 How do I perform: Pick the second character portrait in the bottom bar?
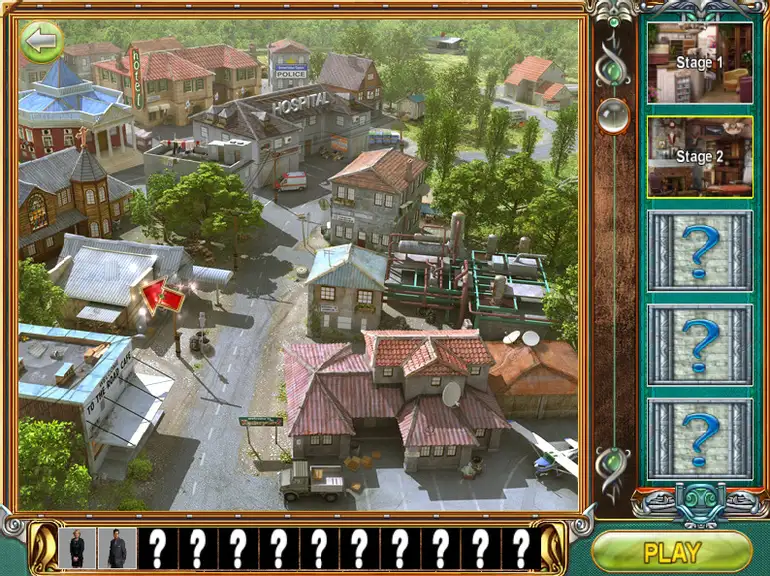coord(117,548)
